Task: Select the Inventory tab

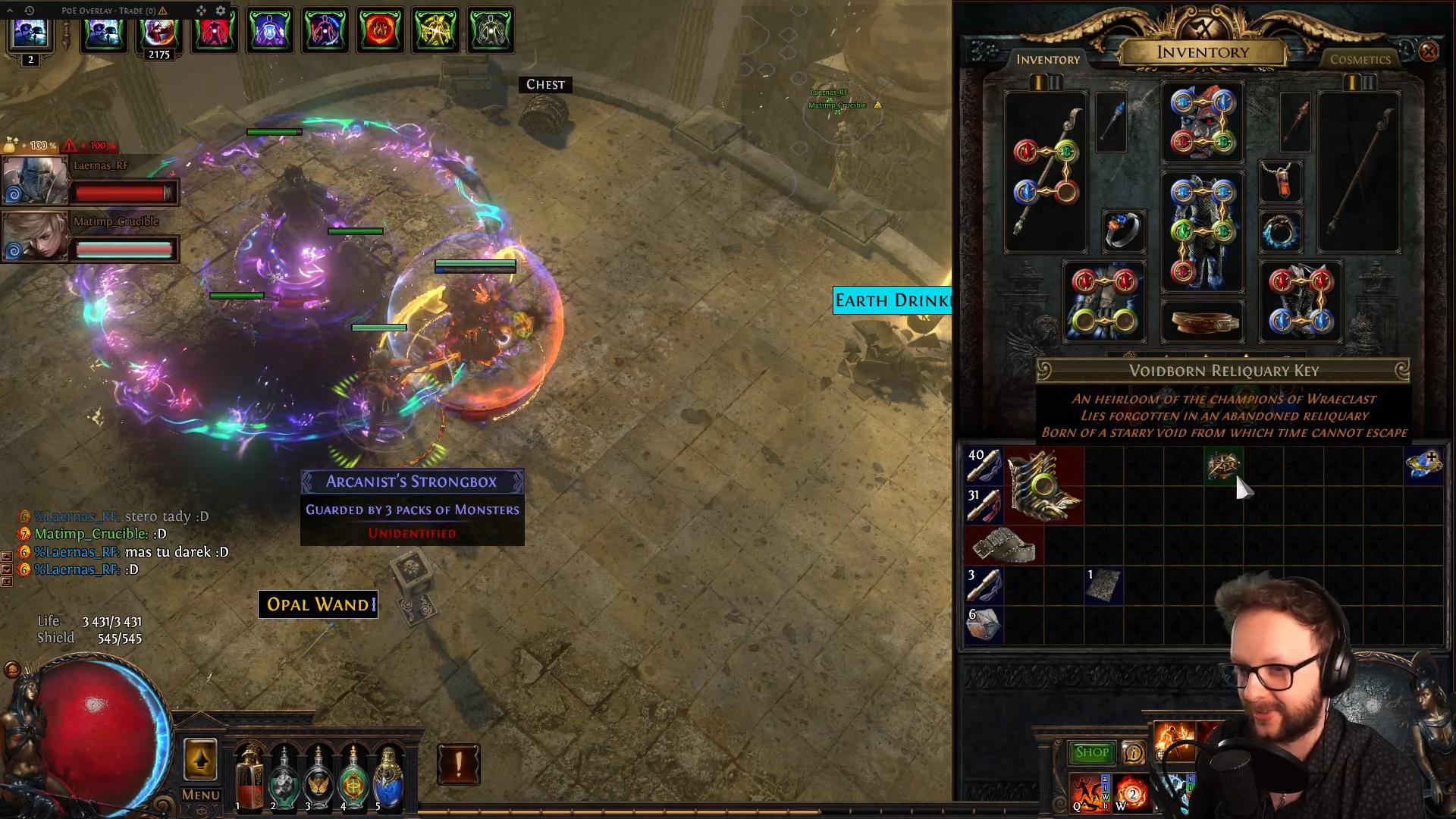Action: point(1047,59)
